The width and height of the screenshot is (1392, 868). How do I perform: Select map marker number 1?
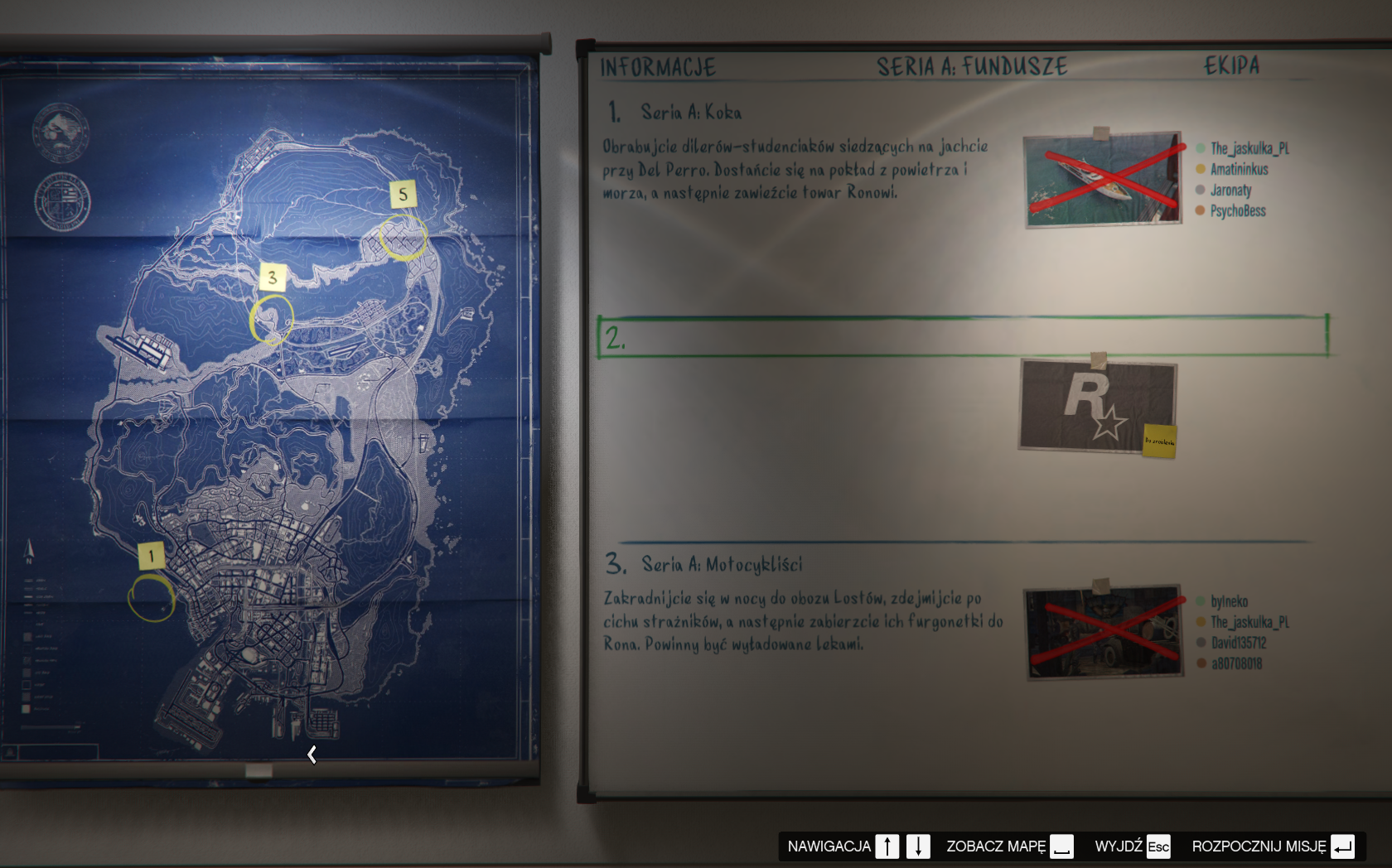(x=151, y=556)
